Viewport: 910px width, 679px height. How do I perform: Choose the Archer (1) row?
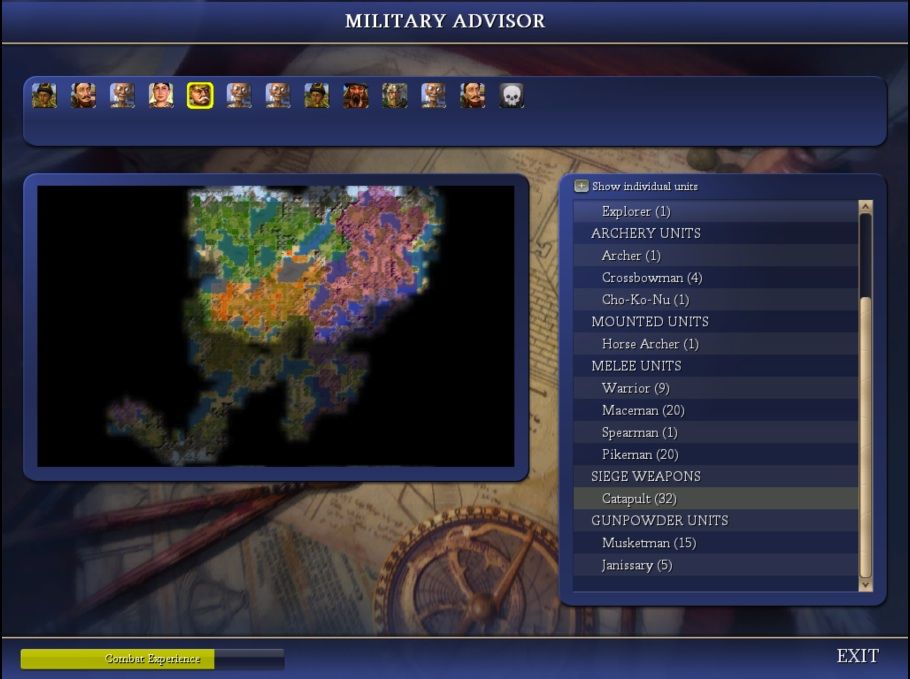631,256
